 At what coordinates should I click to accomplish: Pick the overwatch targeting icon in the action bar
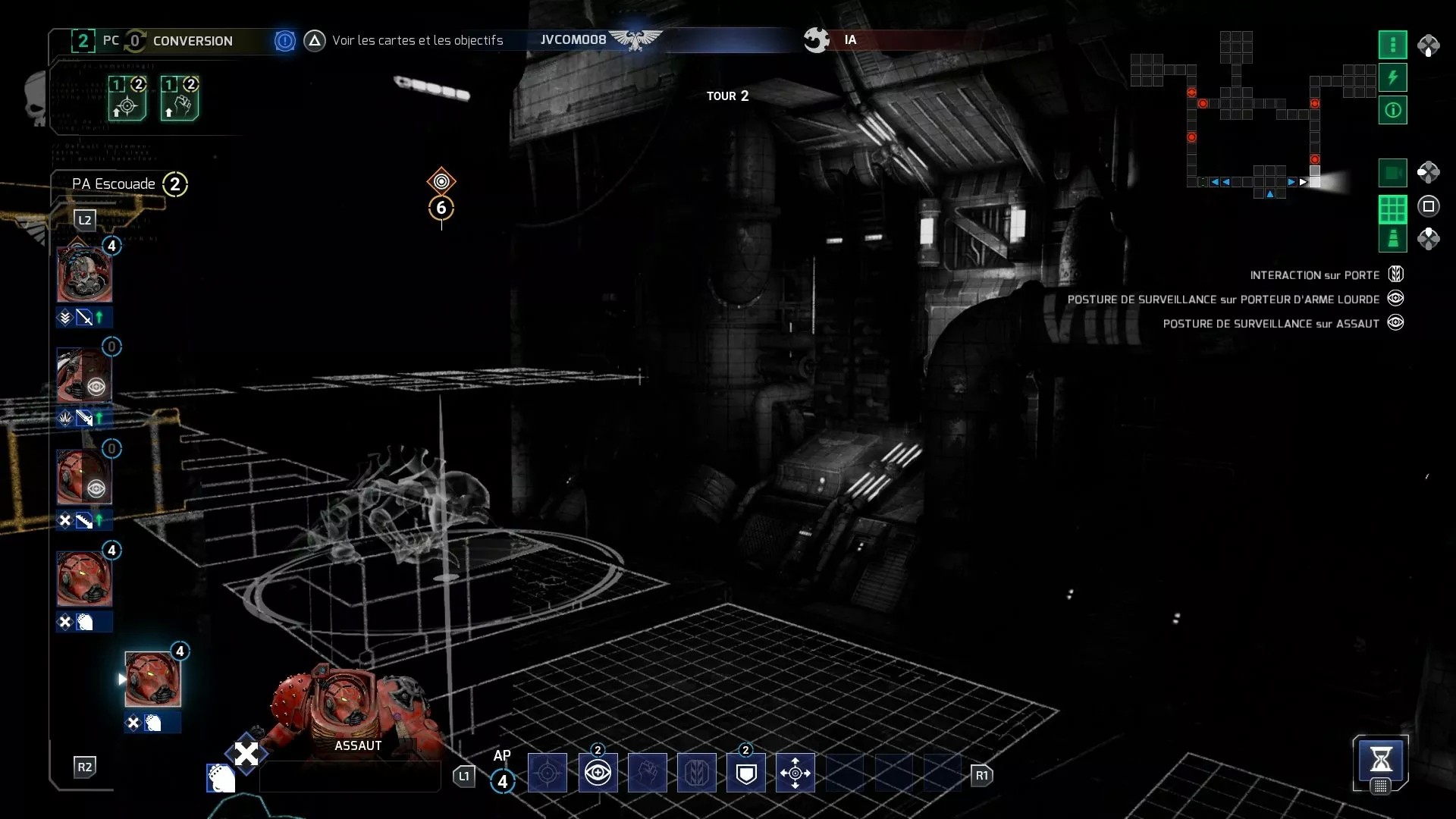coord(548,773)
